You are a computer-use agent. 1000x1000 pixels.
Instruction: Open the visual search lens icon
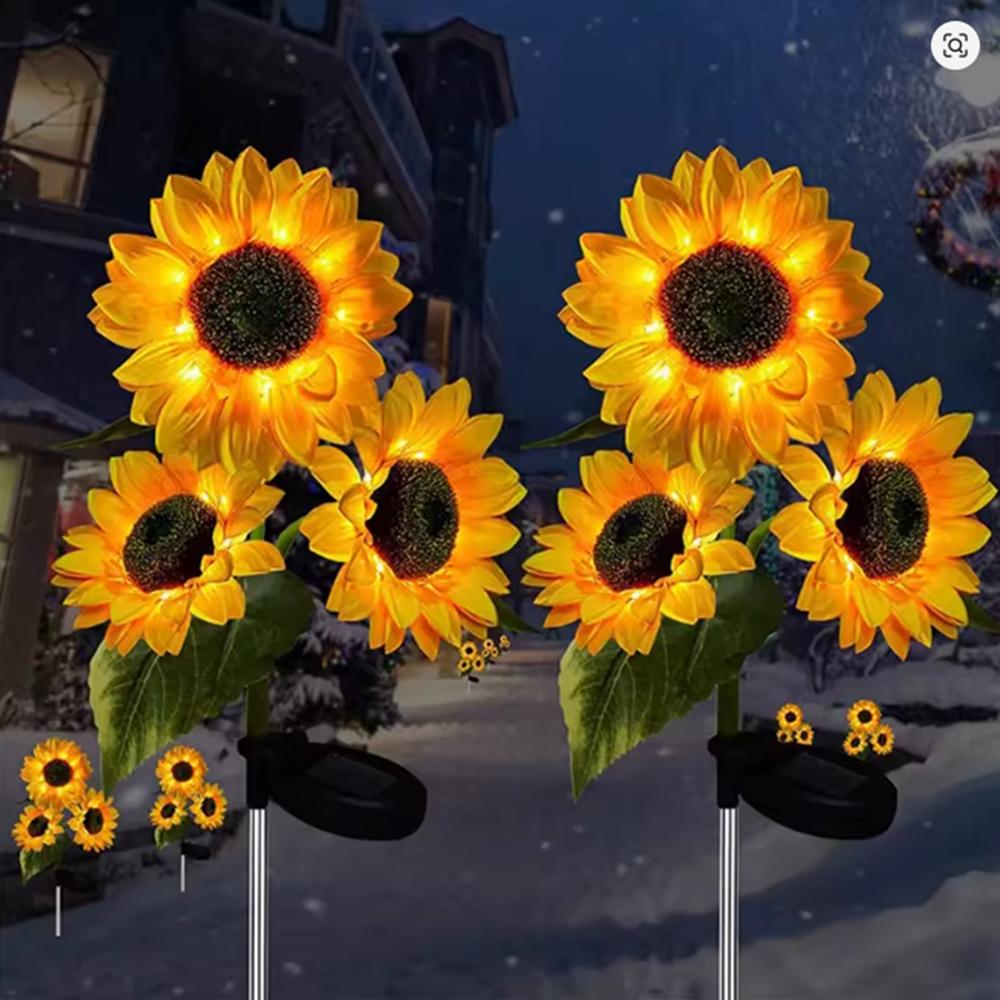[x=955, y=45]
